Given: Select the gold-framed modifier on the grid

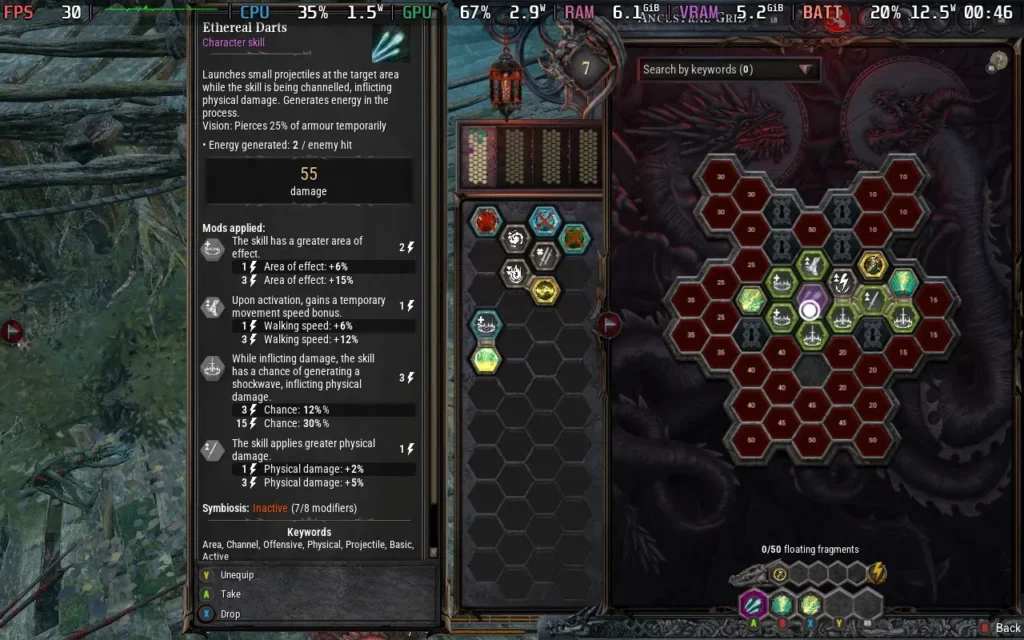Looking at the screenshot, I should pos(873,265).
